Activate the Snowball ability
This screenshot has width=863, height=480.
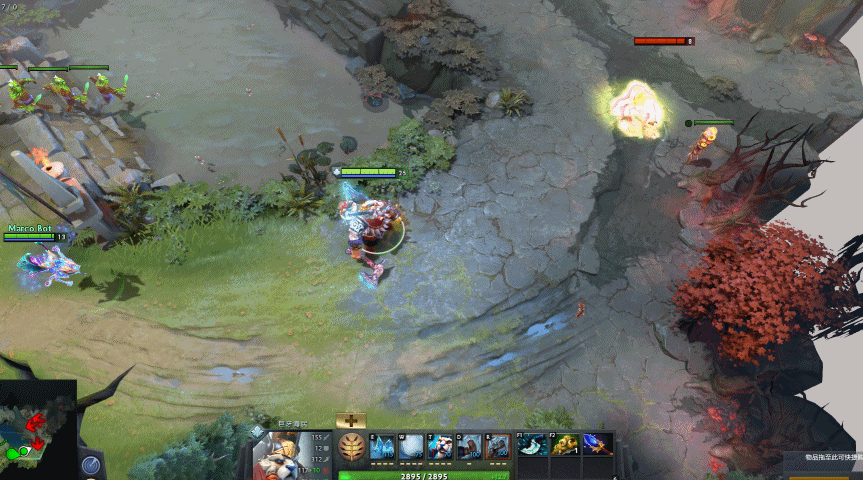411,447
